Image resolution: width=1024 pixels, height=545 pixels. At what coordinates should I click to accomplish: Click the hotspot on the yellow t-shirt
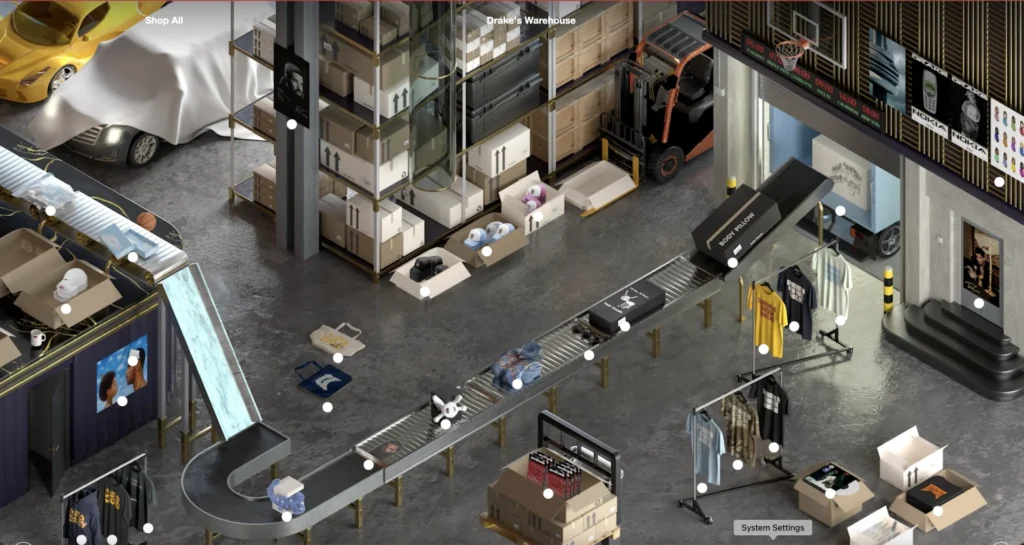click(763, 350)
